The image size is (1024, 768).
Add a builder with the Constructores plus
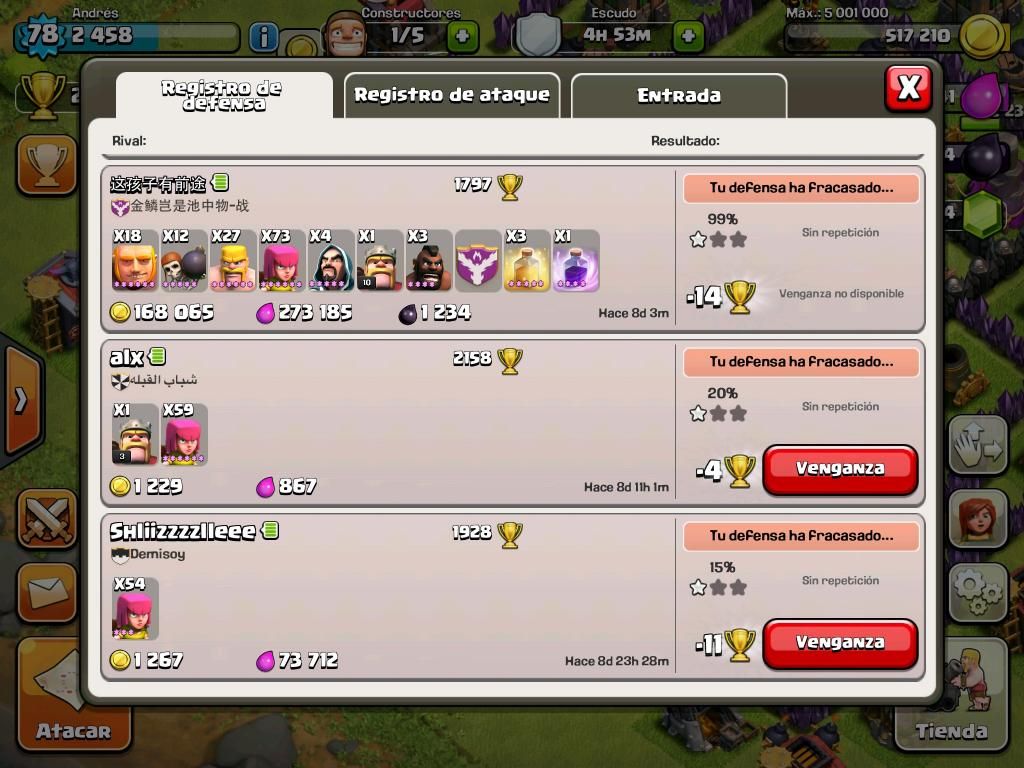pos(462,37)
